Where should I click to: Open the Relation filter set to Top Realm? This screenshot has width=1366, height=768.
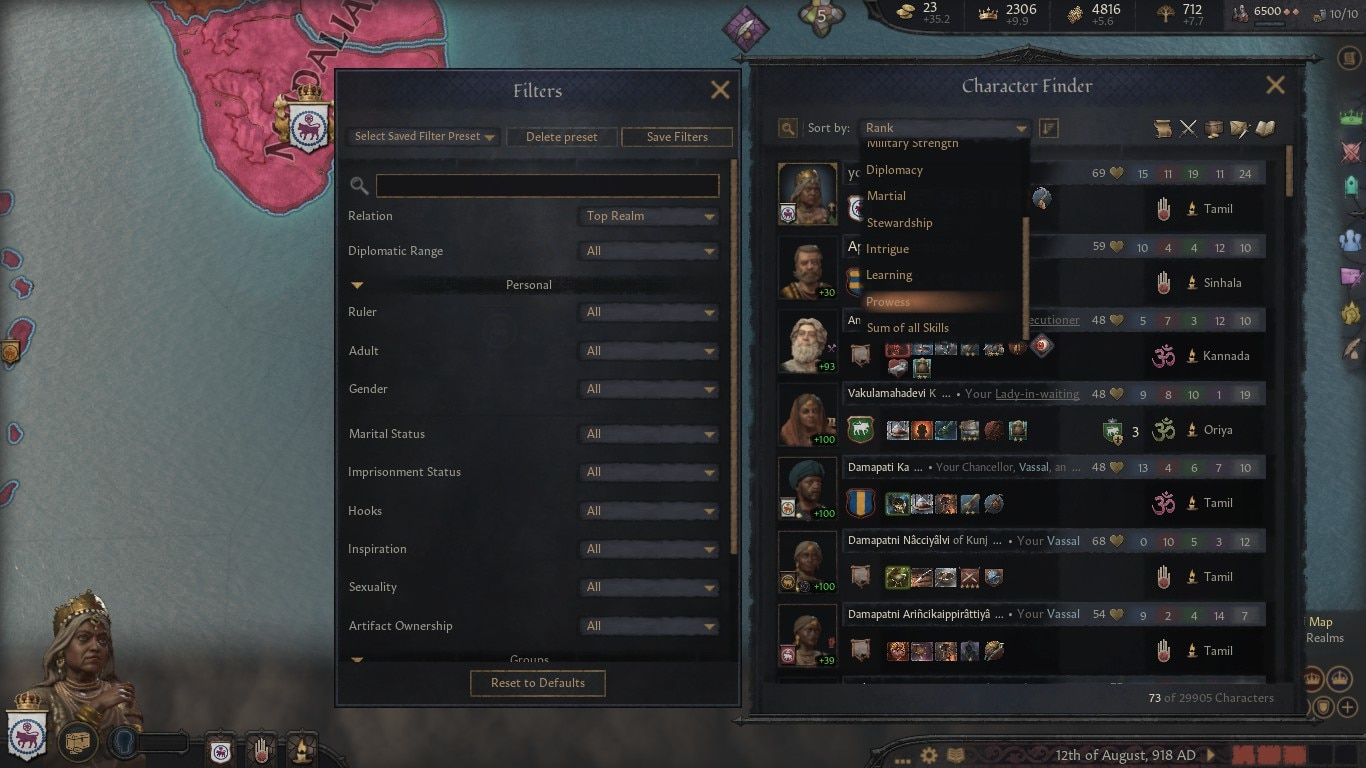point(648,215)
